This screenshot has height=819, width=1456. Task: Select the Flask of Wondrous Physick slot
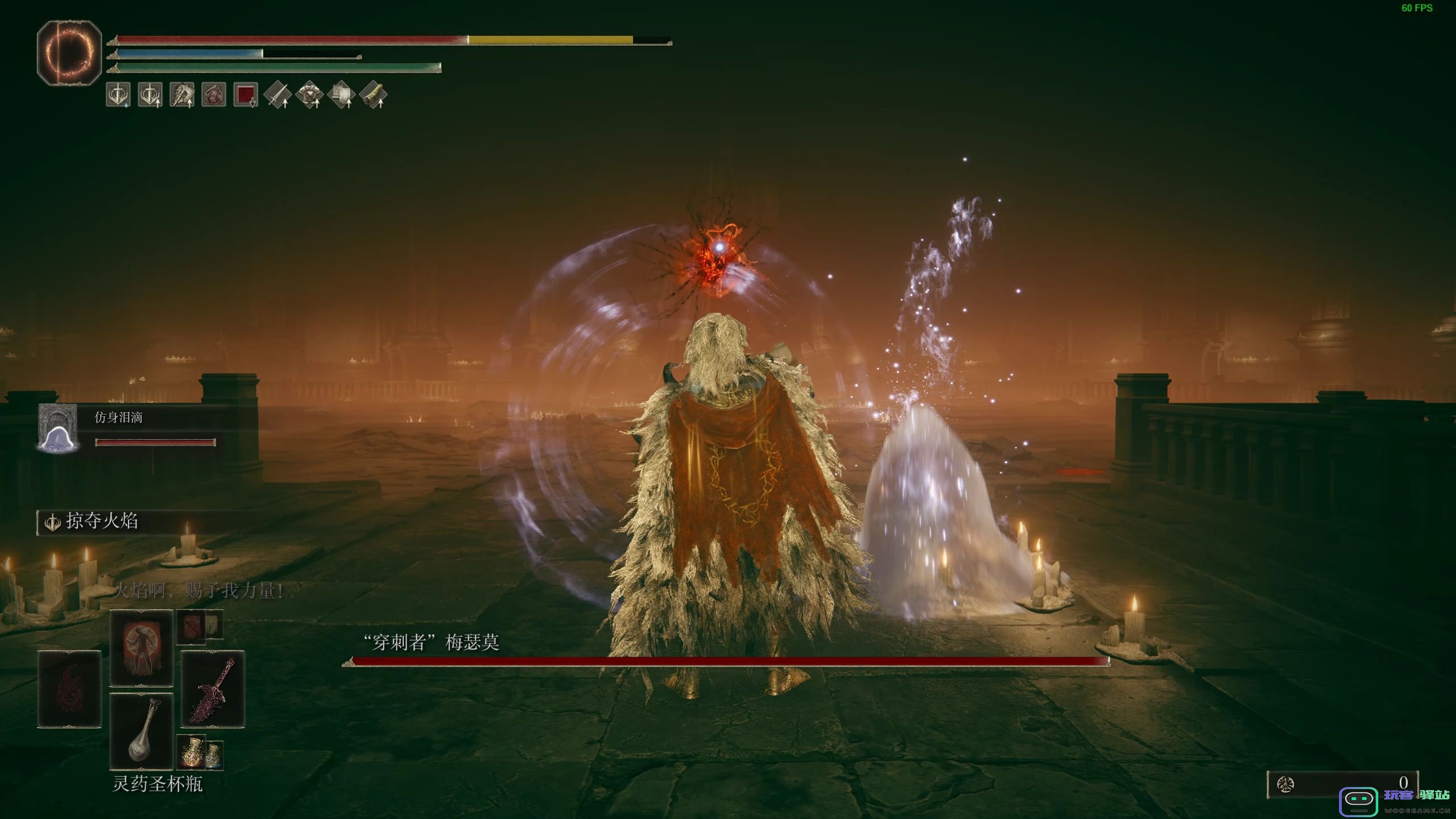point(141,731)
